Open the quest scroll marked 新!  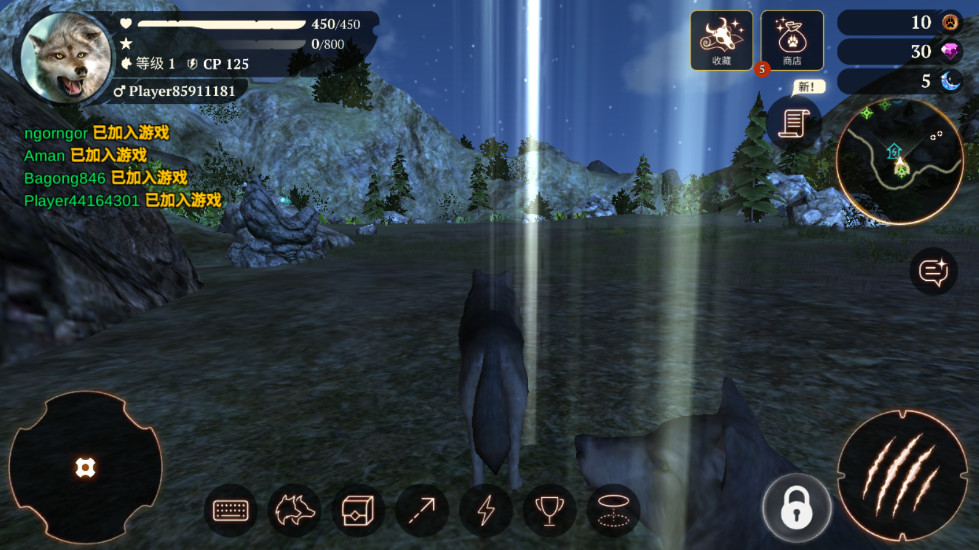794,123
